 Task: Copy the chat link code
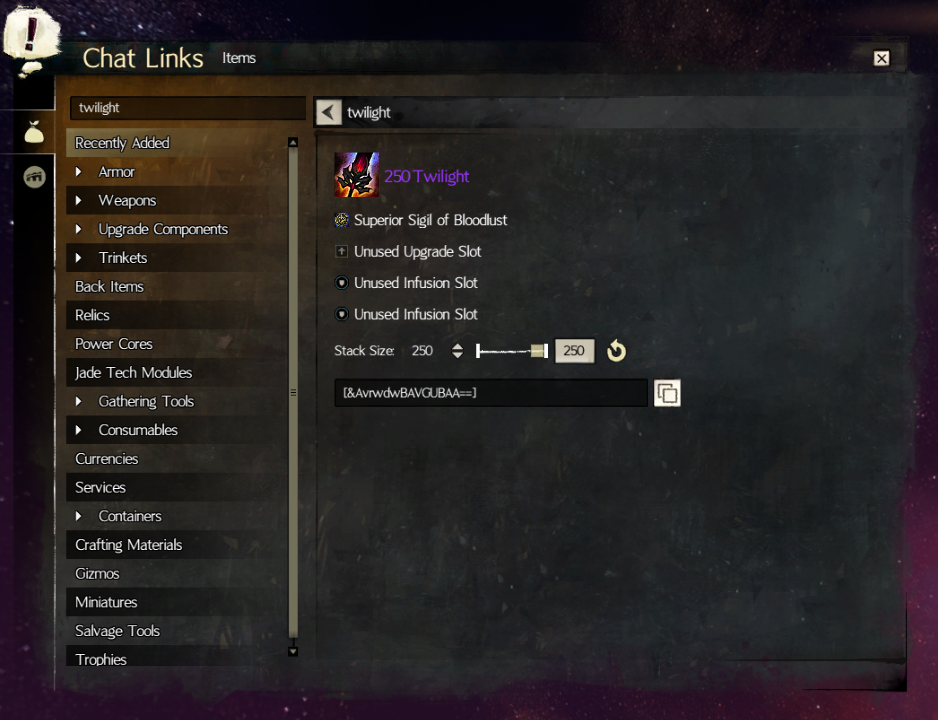point(667,393)
